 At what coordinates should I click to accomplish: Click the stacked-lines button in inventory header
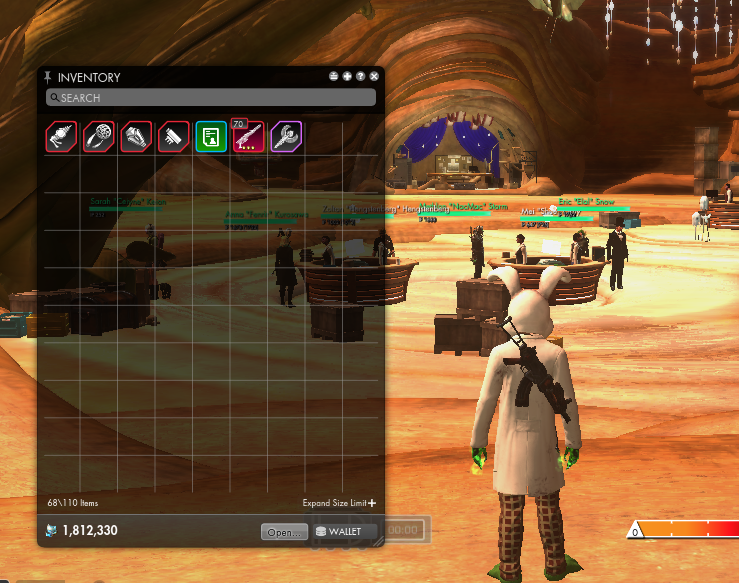(334, 76)
